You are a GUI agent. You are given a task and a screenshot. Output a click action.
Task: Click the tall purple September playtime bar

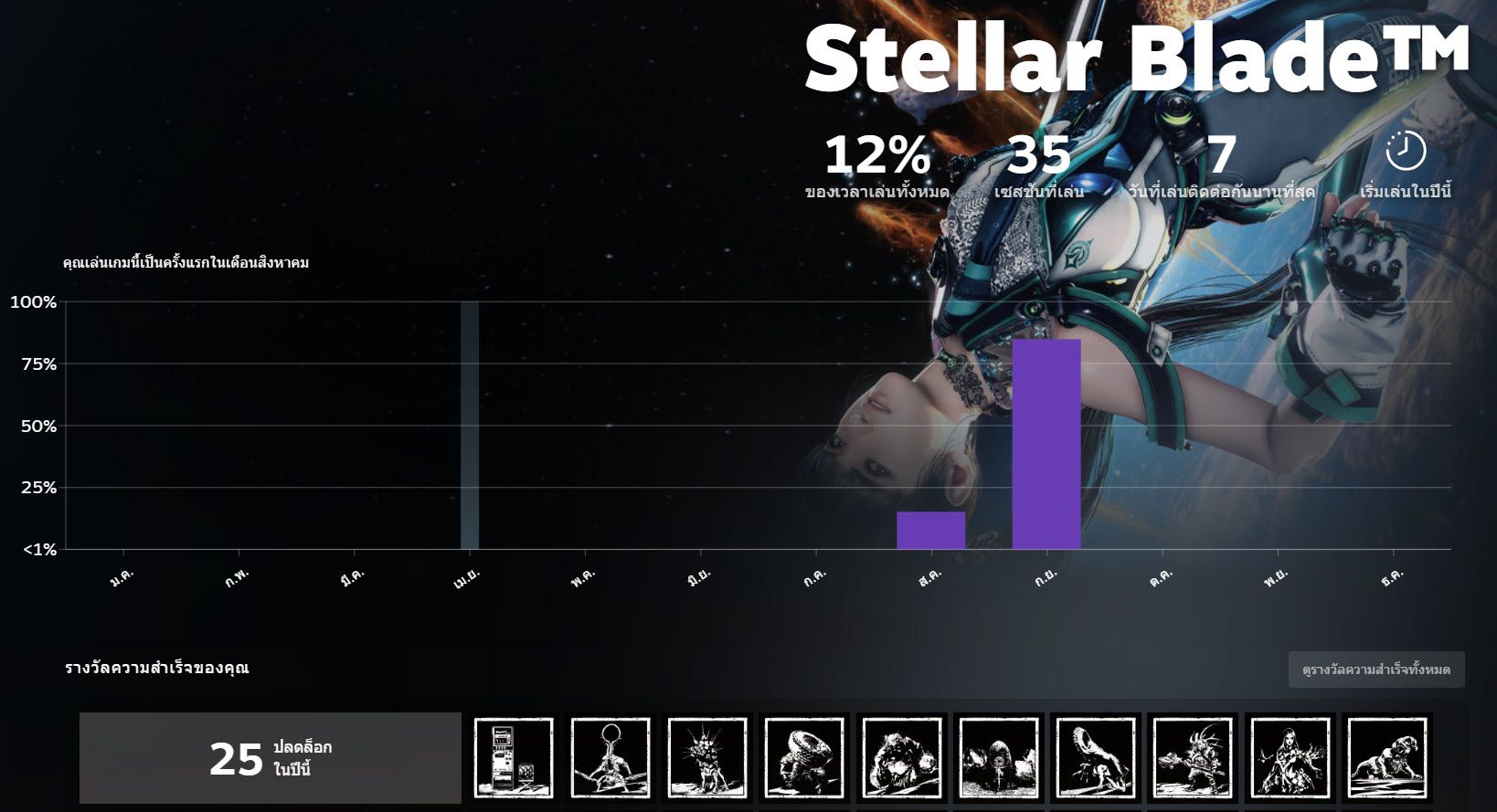pos(1046,444)
